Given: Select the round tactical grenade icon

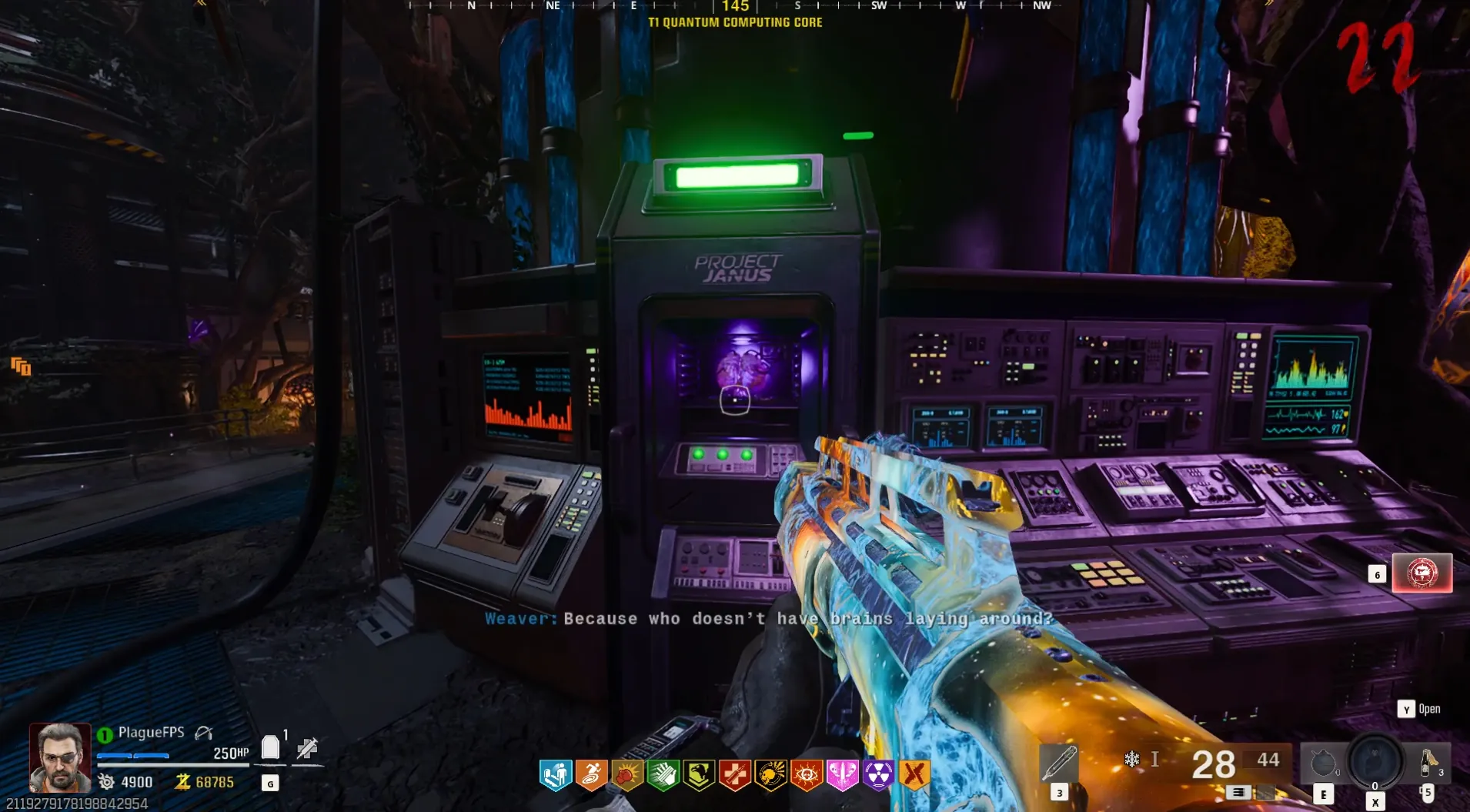Looking at the screenshot, I should tap(1323, 764).
